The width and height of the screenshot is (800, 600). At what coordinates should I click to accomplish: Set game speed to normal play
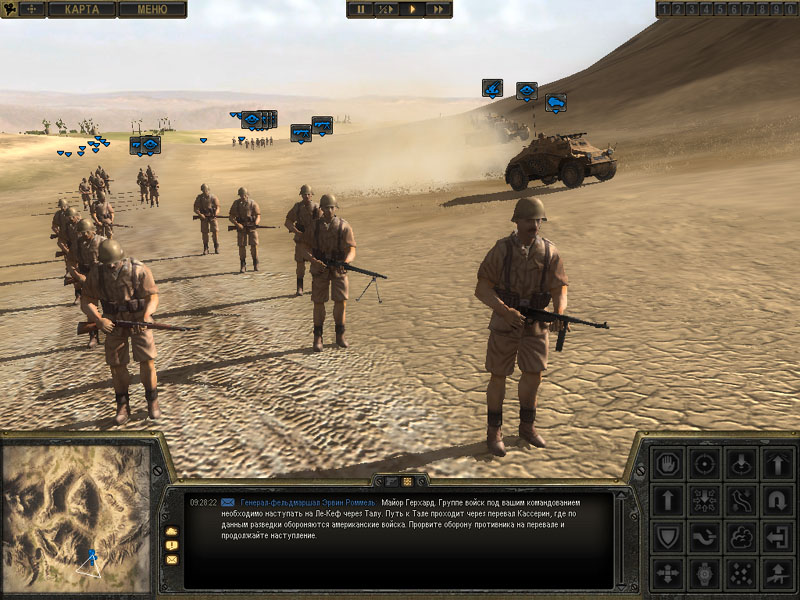[412, 9]
